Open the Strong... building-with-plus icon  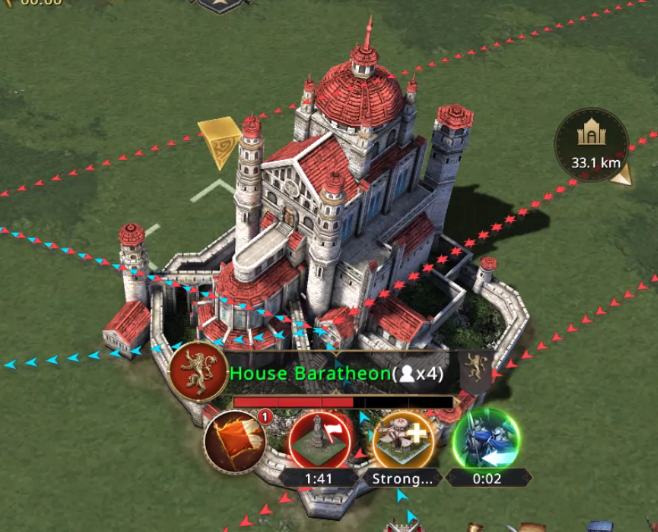click(401, 438)
